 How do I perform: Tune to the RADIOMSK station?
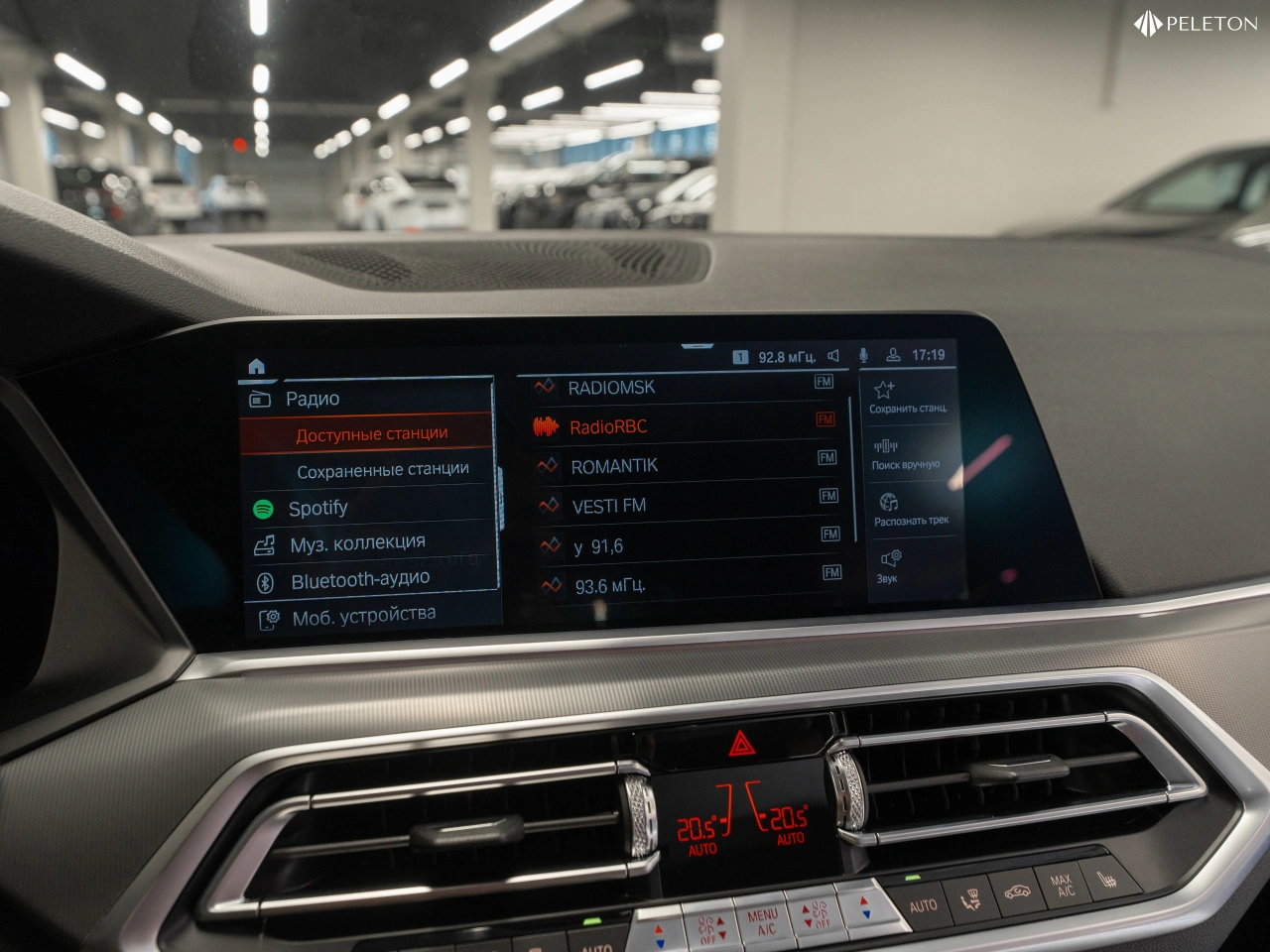(611, 388)
